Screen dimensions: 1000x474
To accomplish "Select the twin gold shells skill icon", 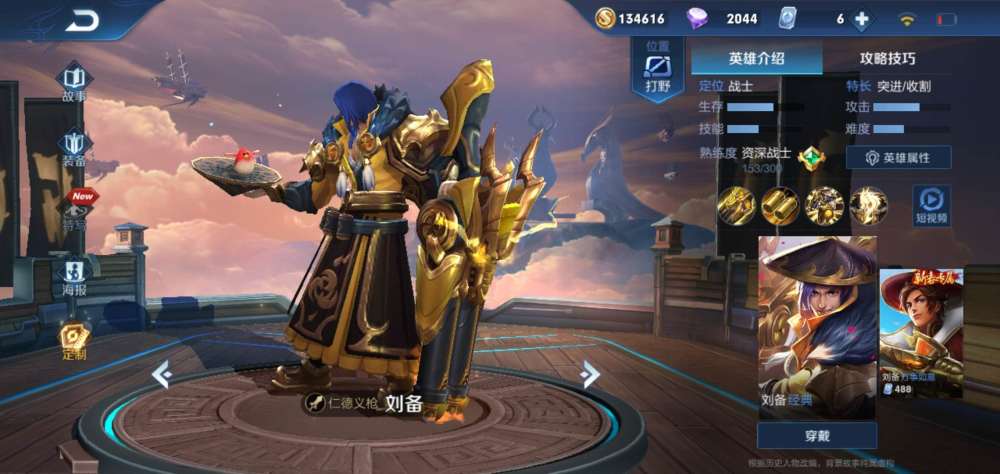I will pyautogui.click(x=780, y=206).
